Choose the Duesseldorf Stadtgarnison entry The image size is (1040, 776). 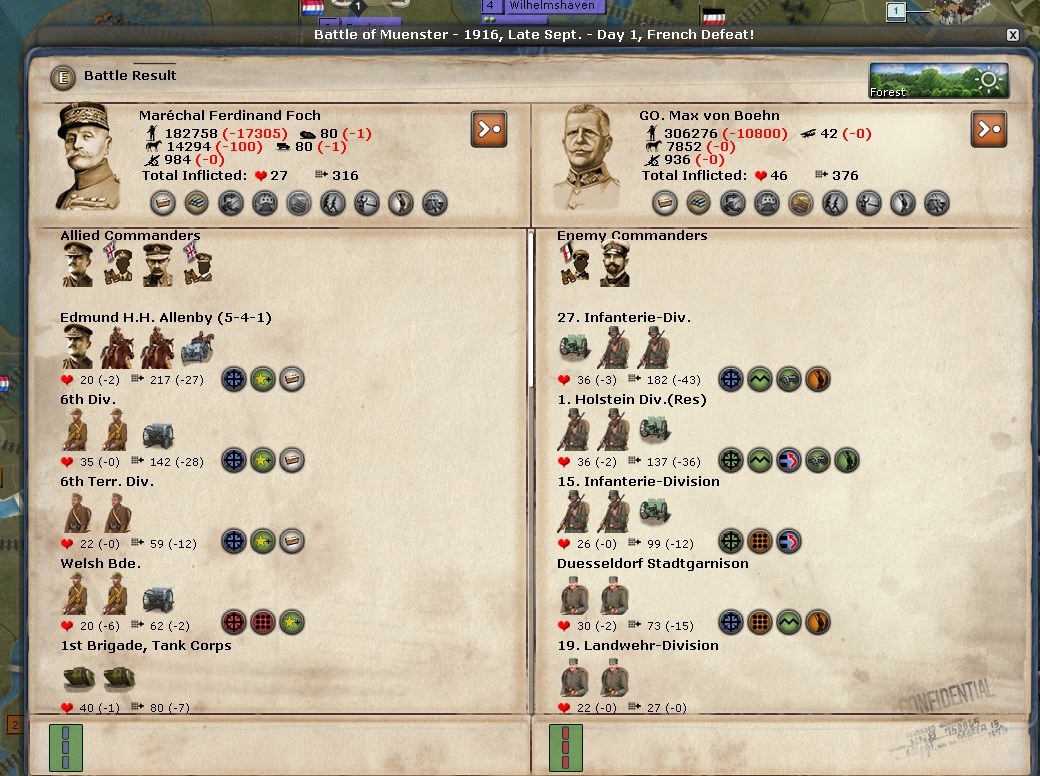652,564
